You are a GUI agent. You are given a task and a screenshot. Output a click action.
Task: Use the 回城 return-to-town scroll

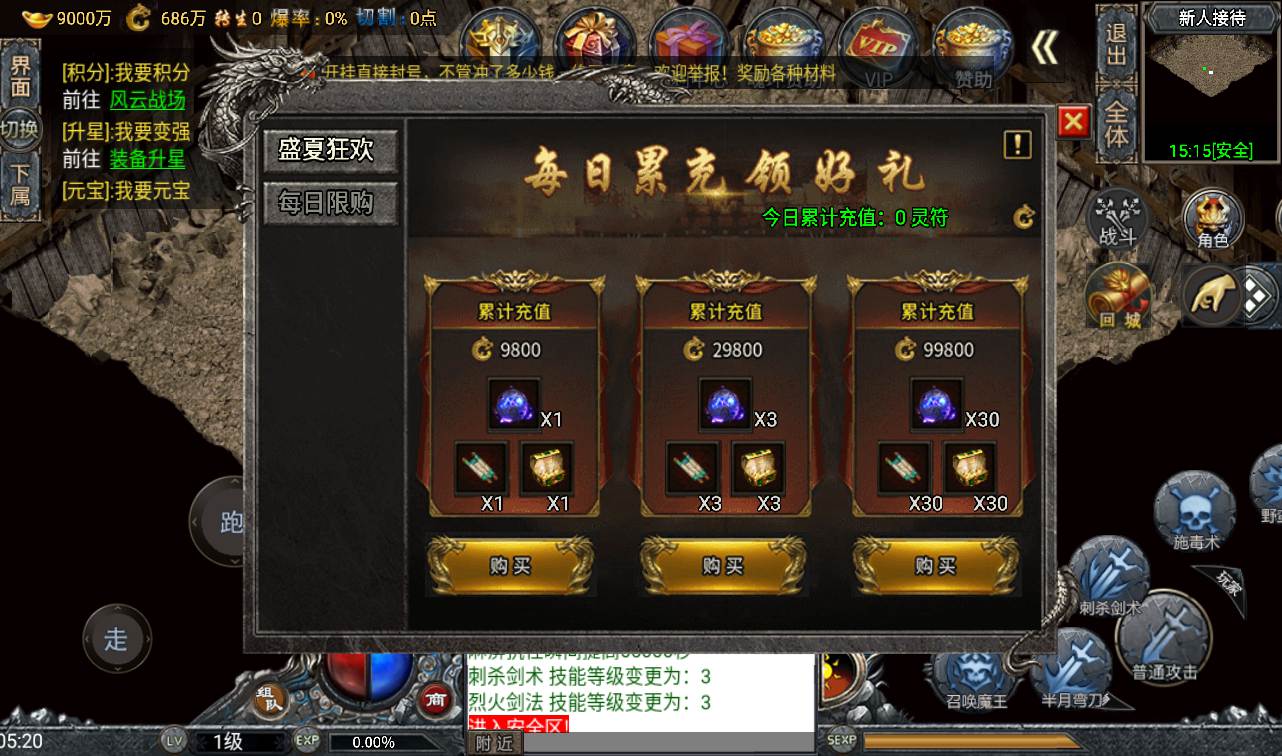[x=1119, y=297]
